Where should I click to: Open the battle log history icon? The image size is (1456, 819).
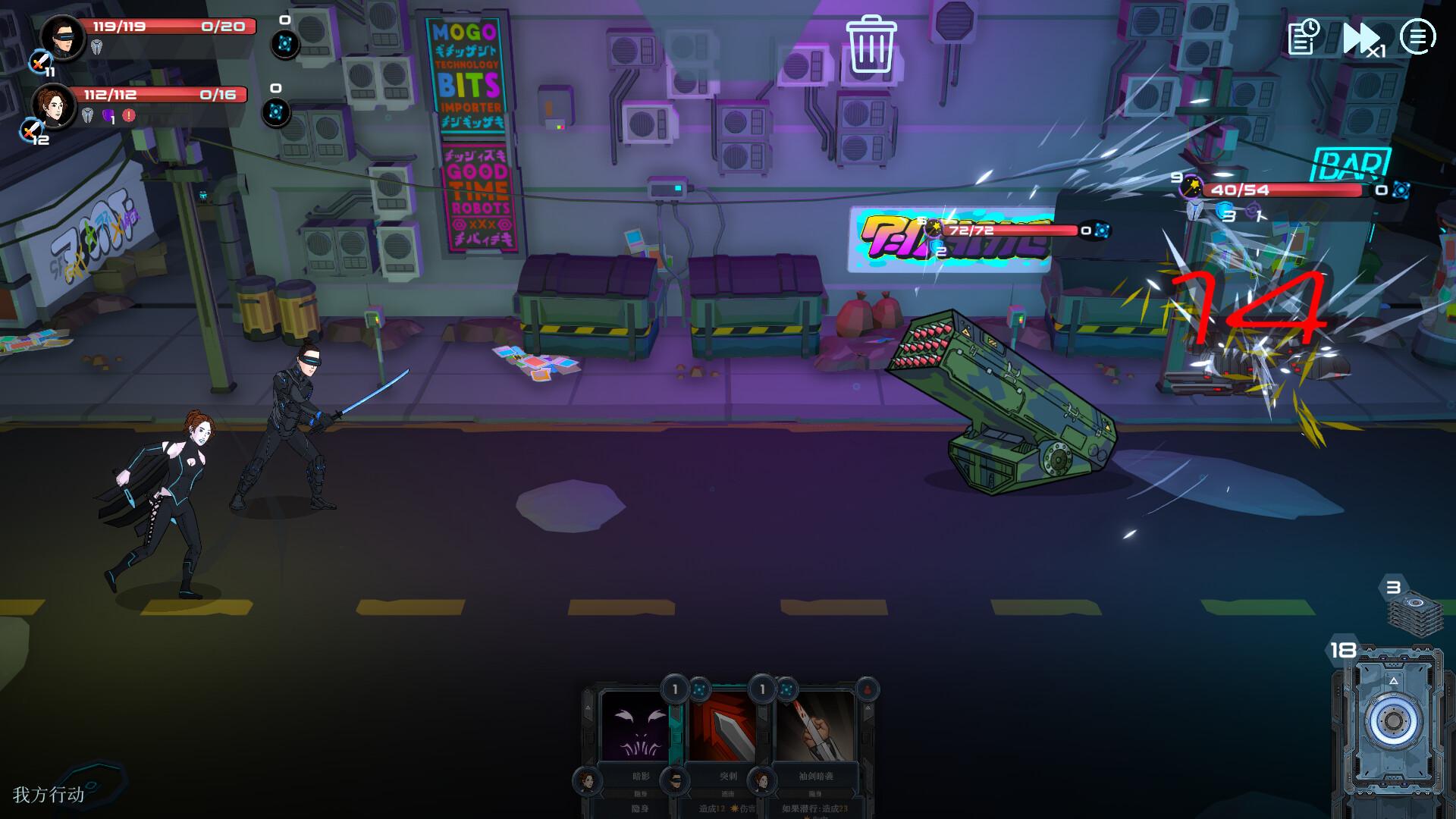click(1304, 36)
